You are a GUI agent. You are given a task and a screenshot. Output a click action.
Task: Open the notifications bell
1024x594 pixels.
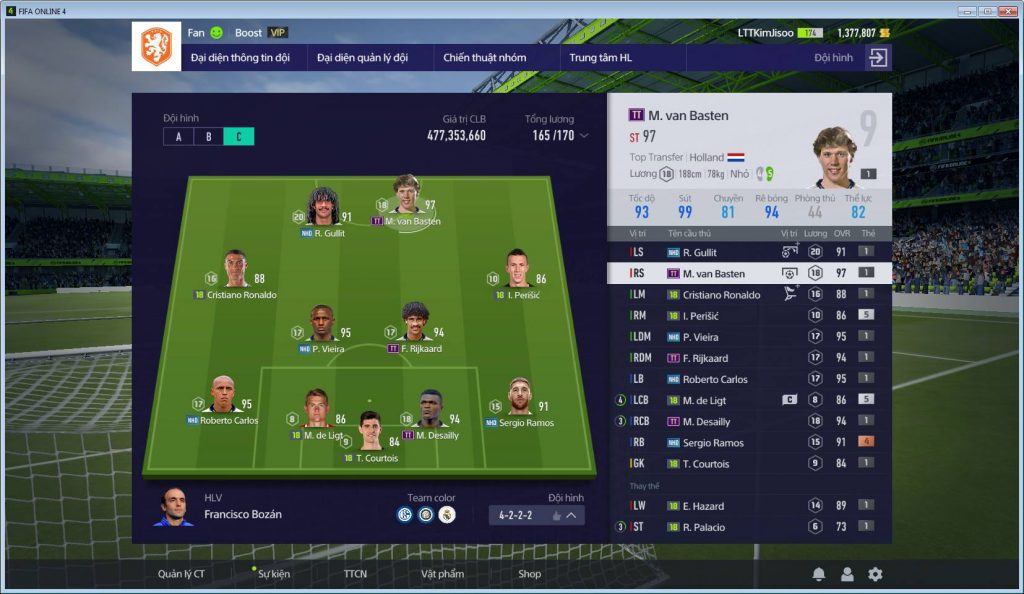coord(818,574)
